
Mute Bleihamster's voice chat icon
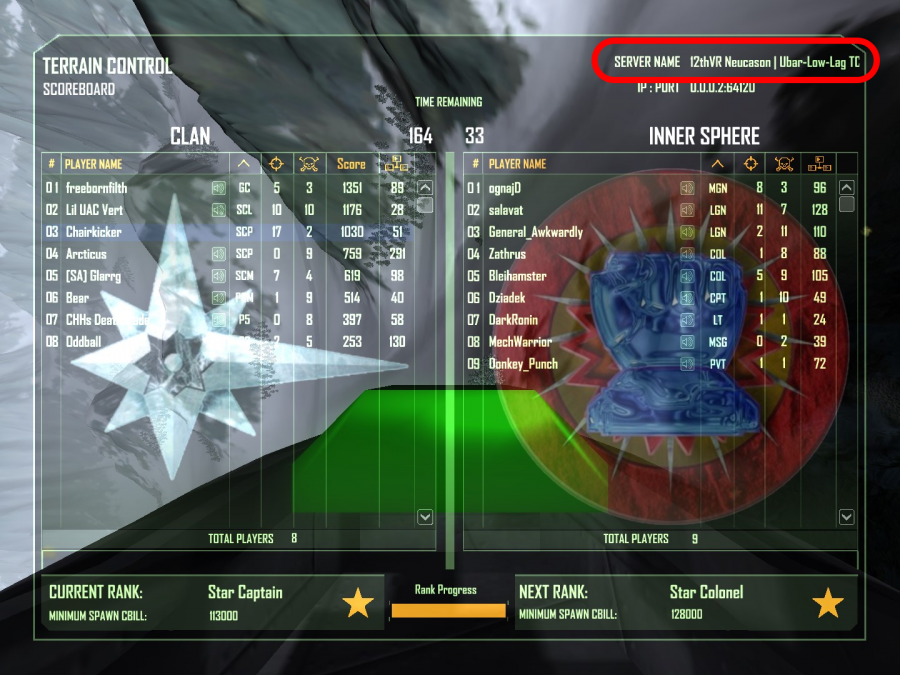tap(687, 276)
